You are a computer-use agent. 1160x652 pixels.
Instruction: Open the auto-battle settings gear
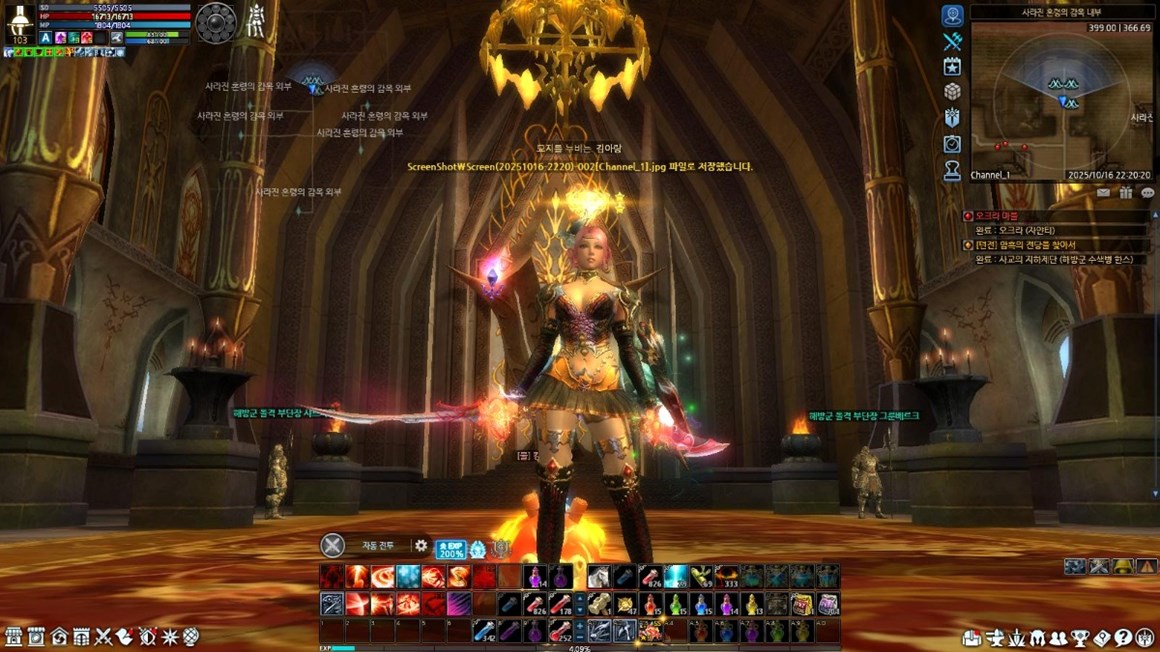coord(421,546)
